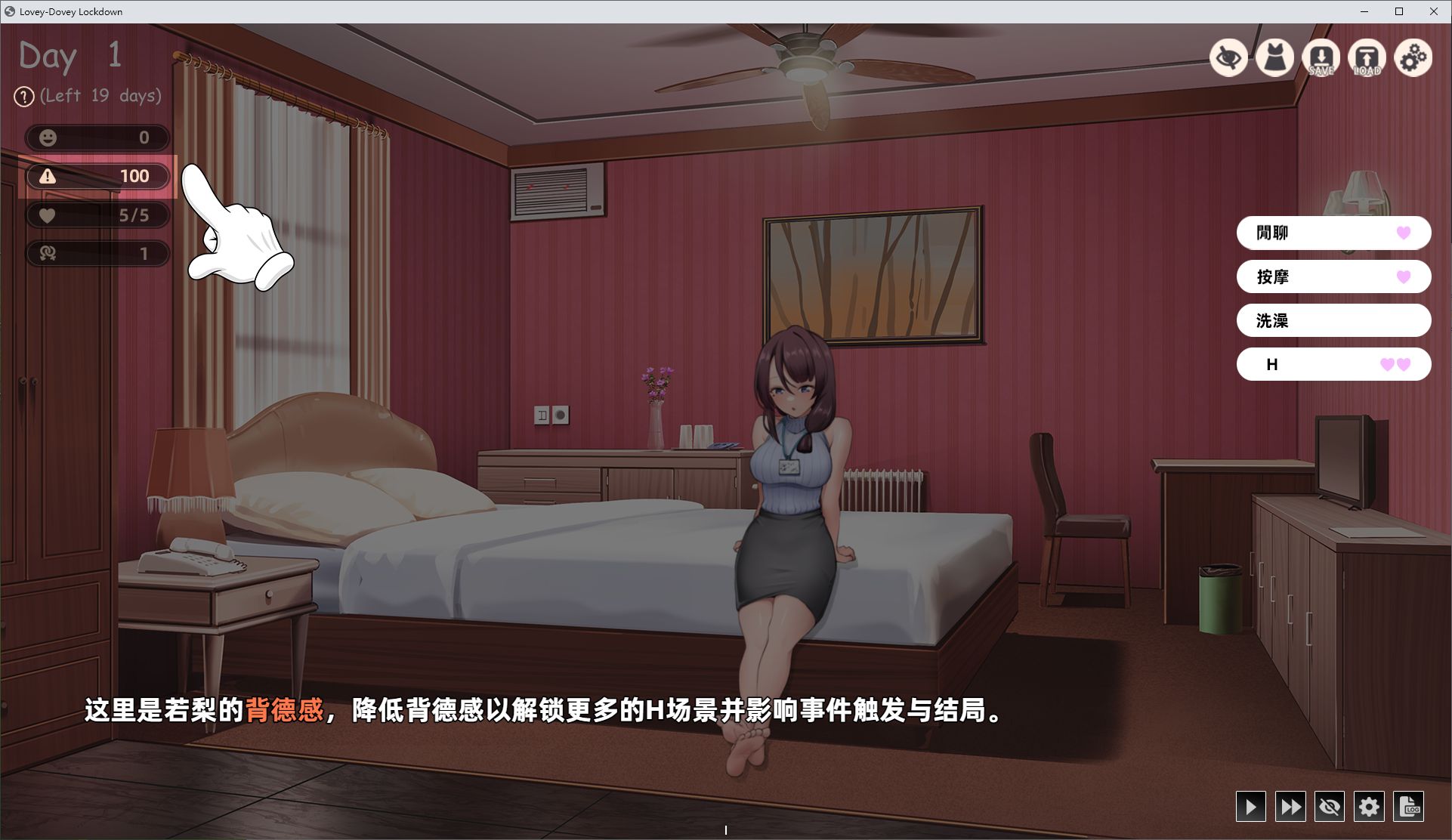Minimize the game window
Screen dimensions: 1452x840
pyautogui.click(x=1364, y=11)
